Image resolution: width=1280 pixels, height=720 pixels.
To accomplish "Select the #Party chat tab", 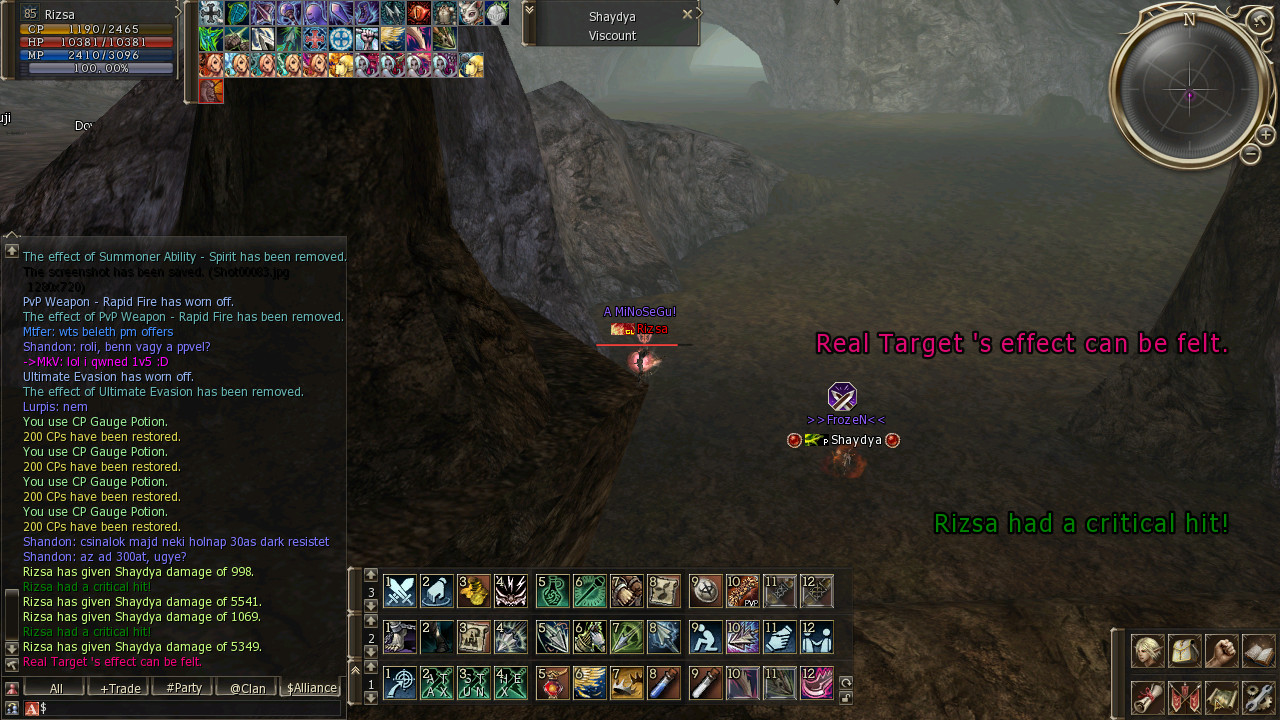I will pos(183,688).
